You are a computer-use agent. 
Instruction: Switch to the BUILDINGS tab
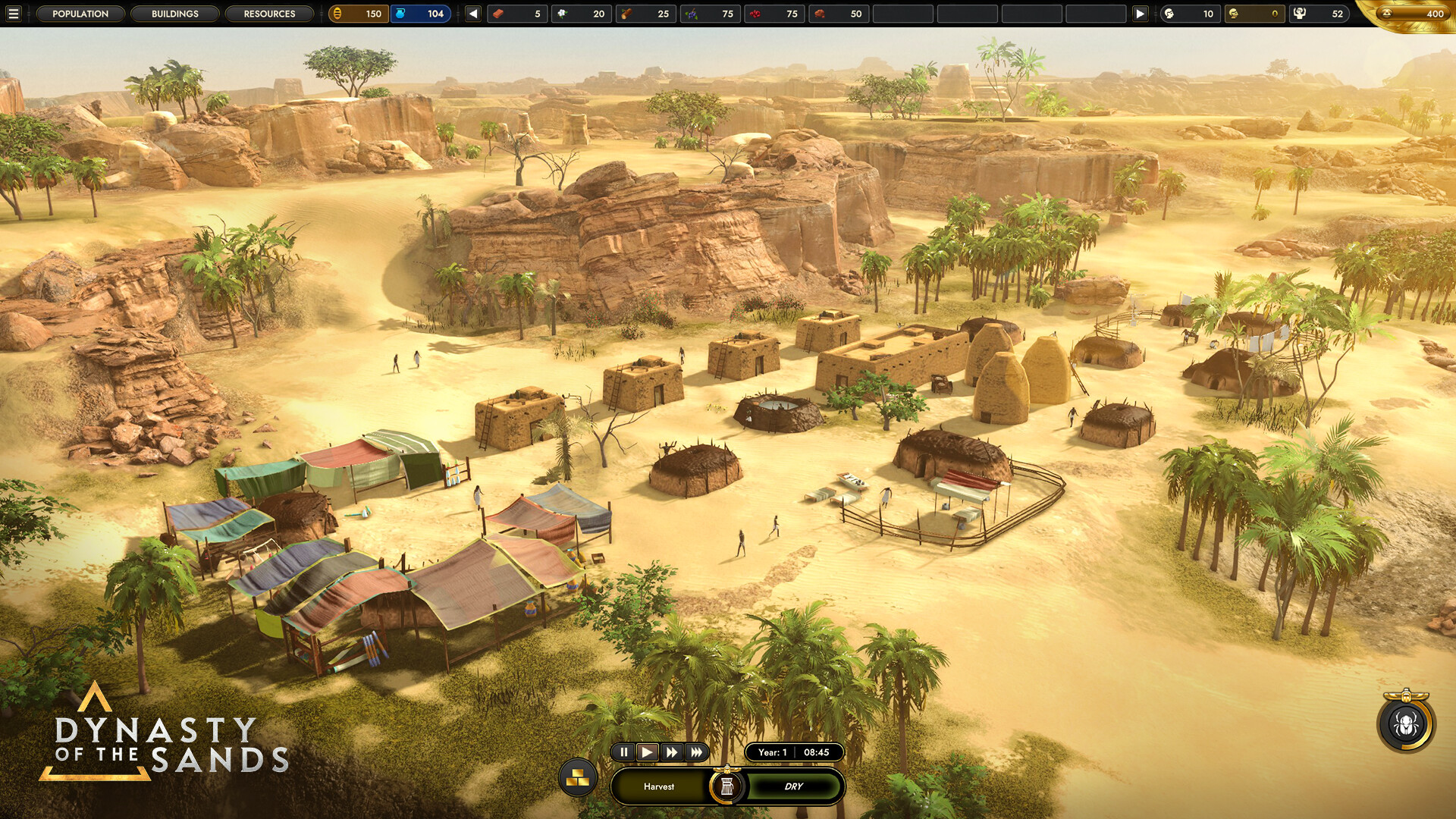click(174, 13)
